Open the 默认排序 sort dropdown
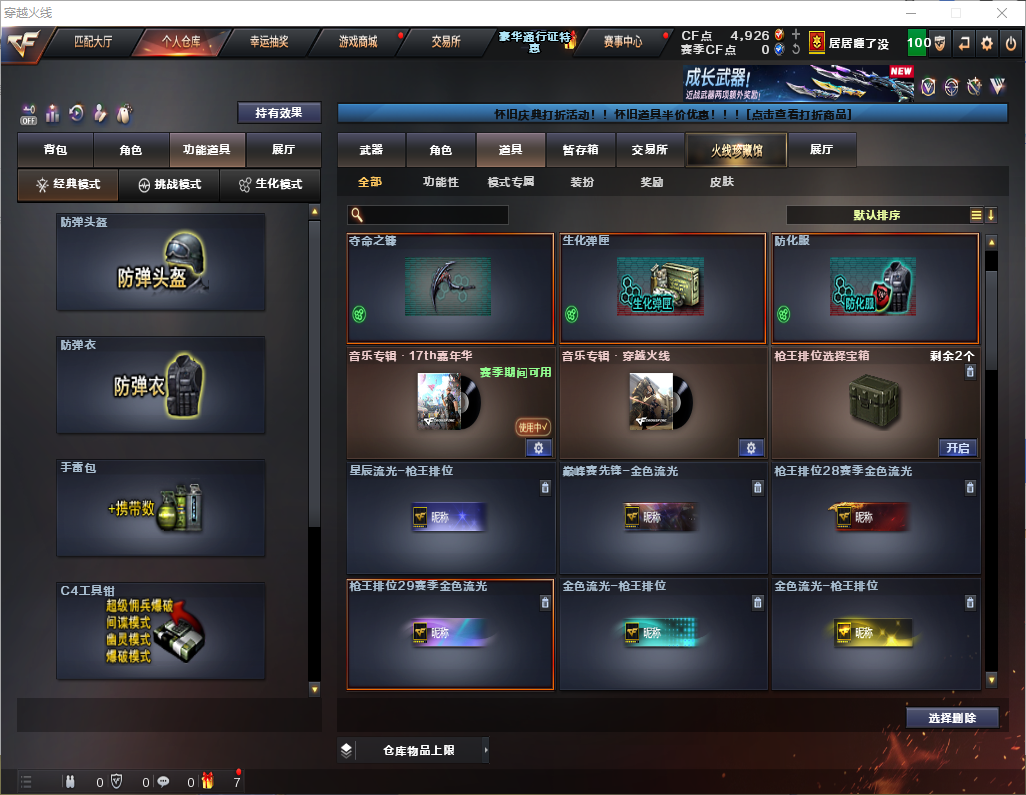Image resolution: width=1026 pixels, height=795 pixels. click(x=875, y=215)
